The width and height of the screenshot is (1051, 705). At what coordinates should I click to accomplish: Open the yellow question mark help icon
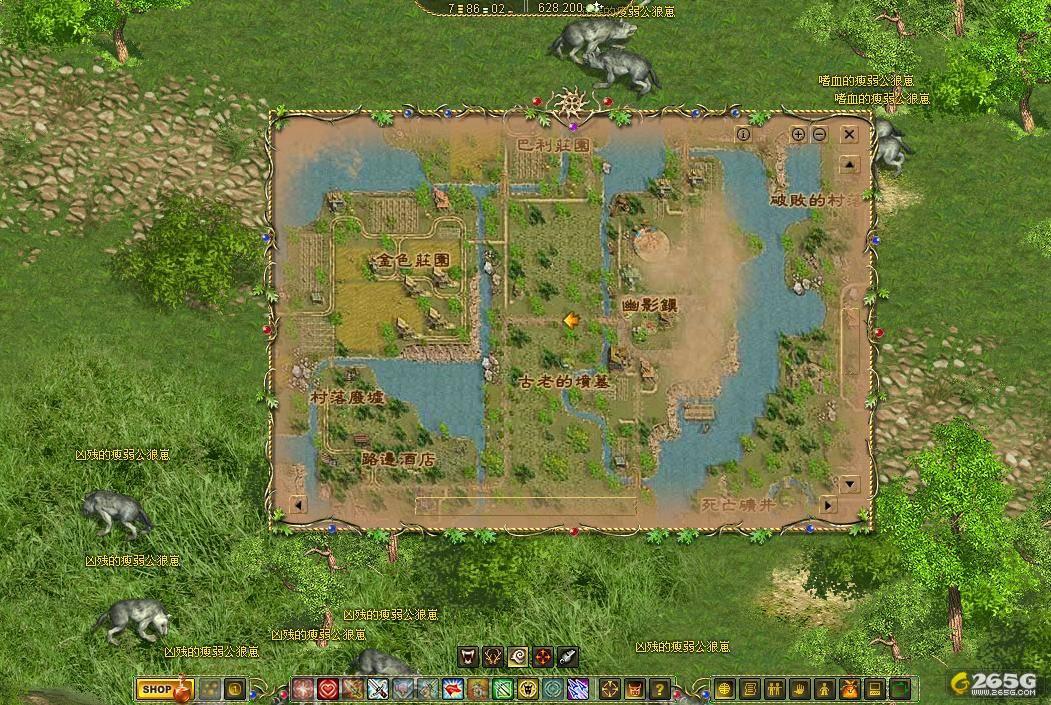coord(659,689)
